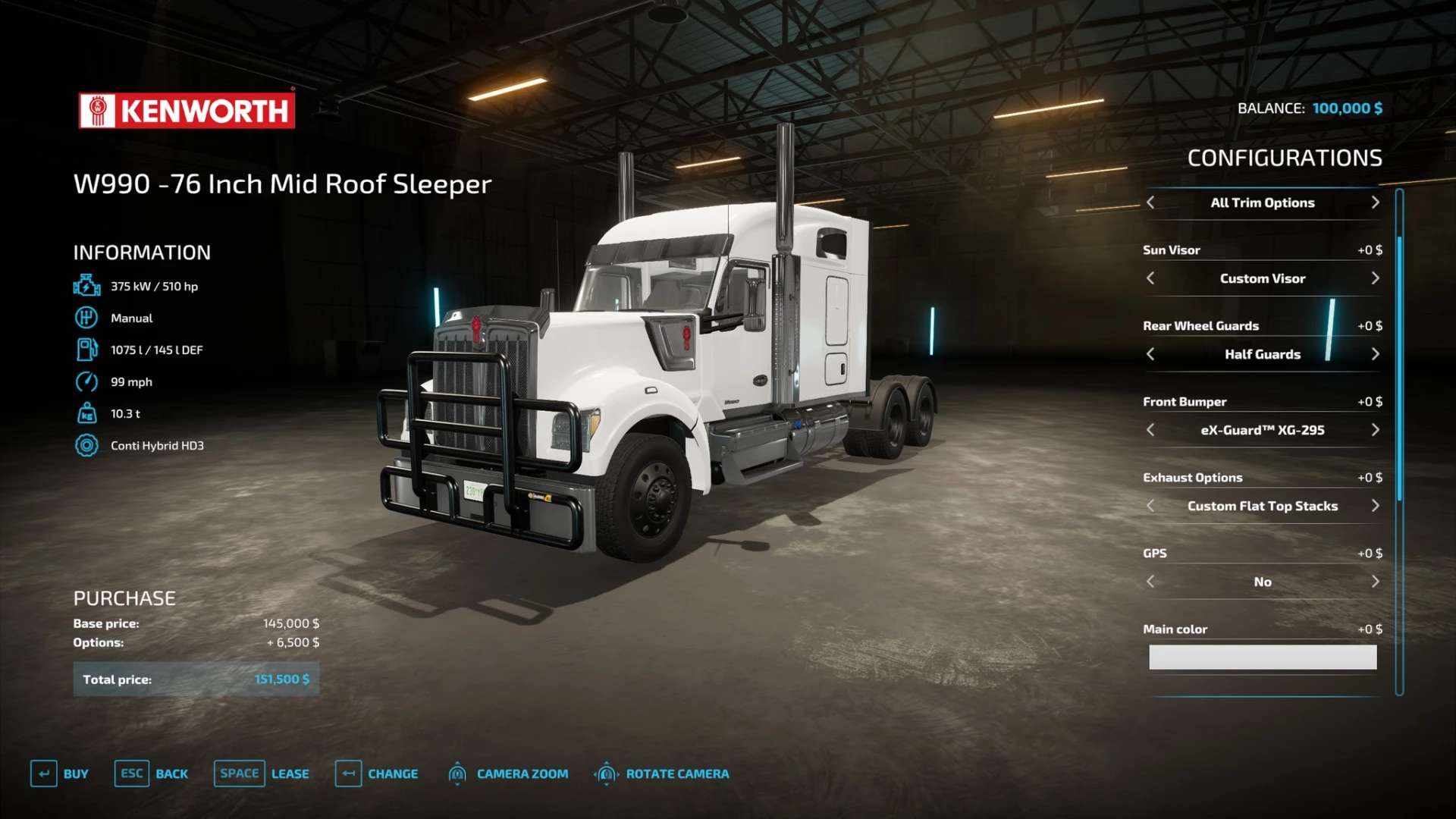The height and width of the screenshot is (819, 1456).
Task: Click the left arrow for GPS
Action: click(x=1150, y=582)
